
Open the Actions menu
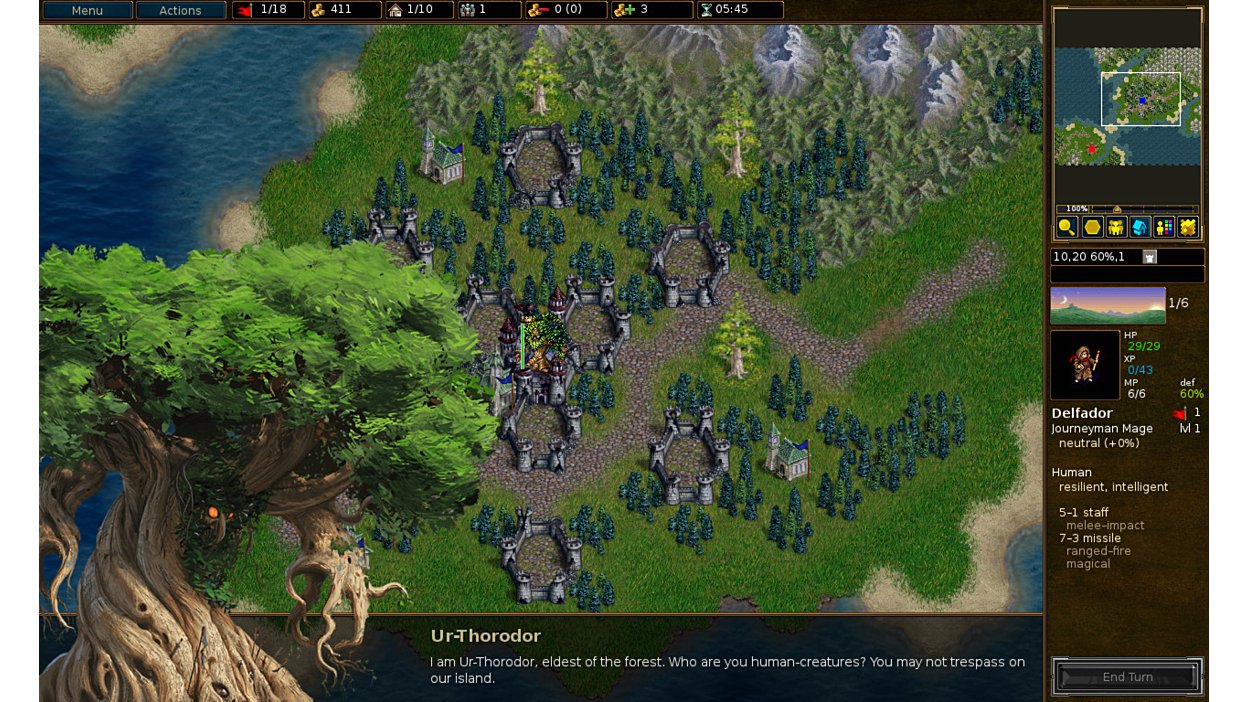pyautogui.click(x=180, y=10)
